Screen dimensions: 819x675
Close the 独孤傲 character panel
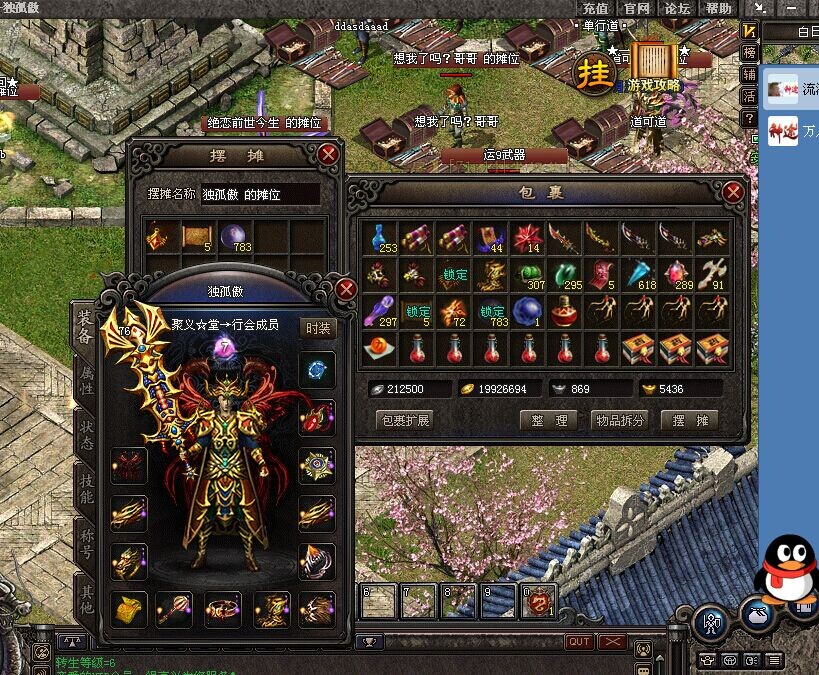tap(346, 290)
